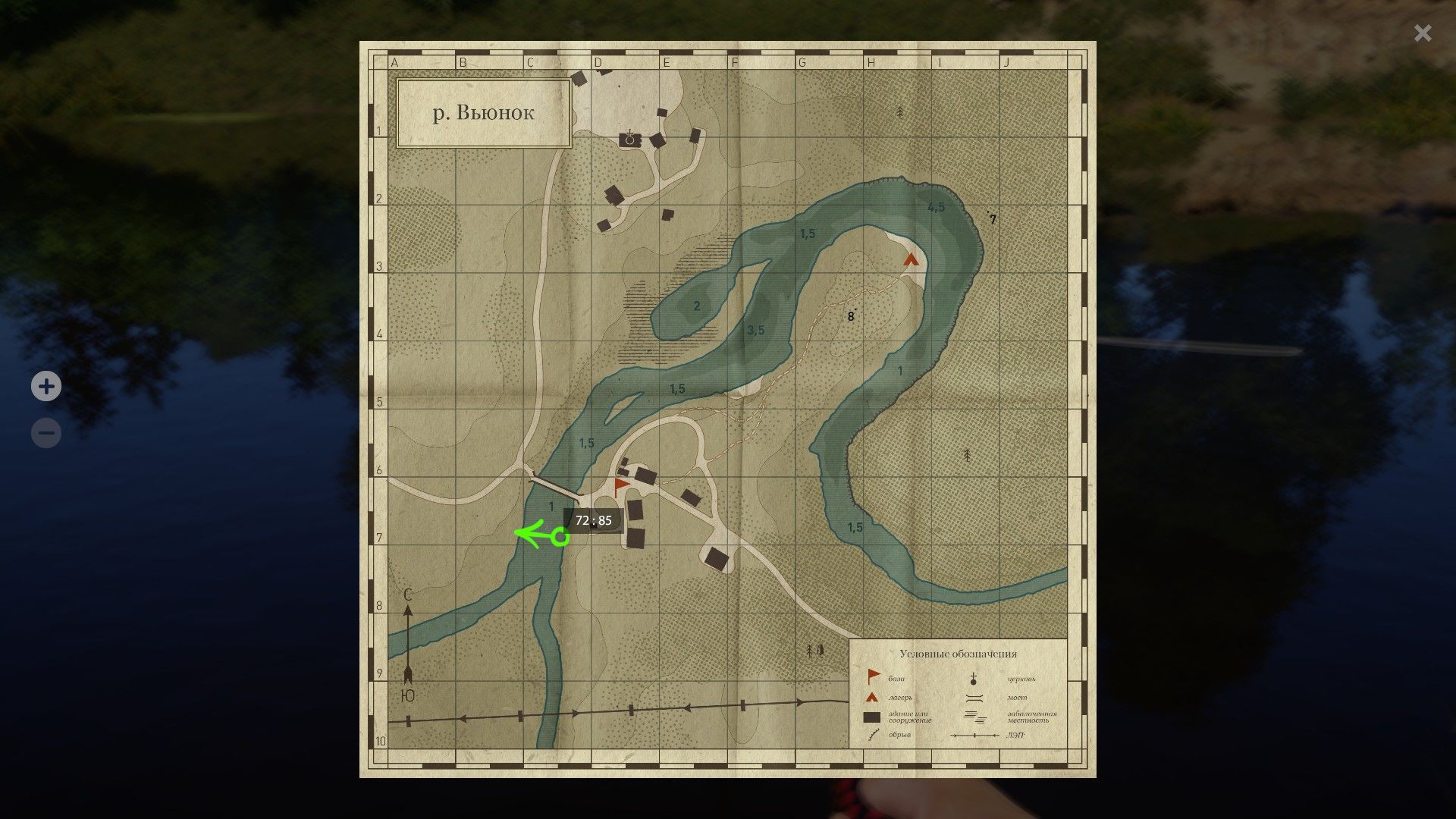Select the church icon in the legend
The width and height of the screenshot is (1456, 819).
(973, 679)
